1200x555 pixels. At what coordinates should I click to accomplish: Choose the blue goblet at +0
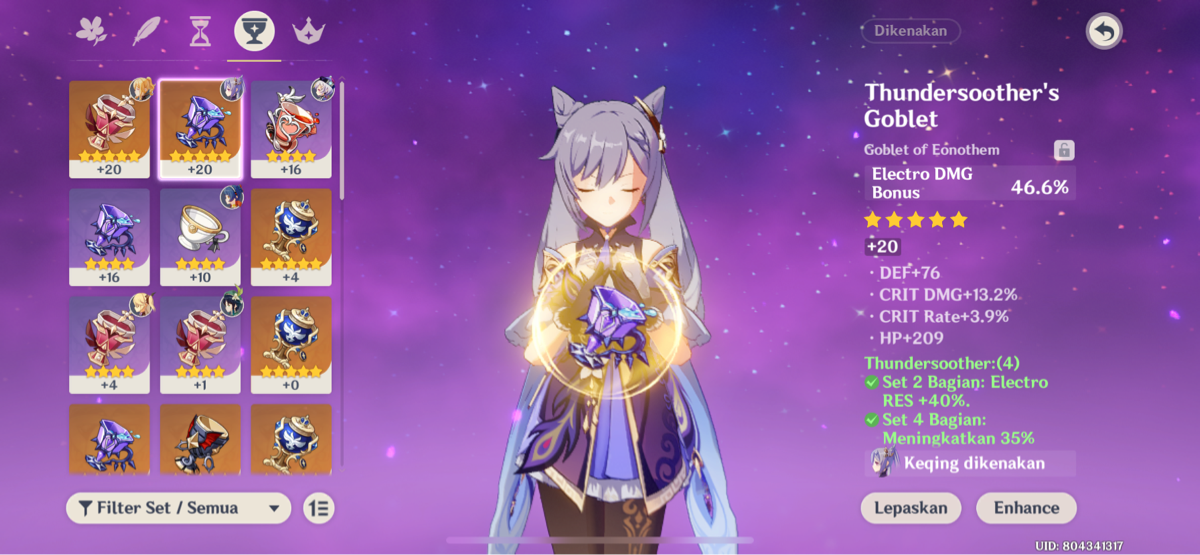[291, 344]
